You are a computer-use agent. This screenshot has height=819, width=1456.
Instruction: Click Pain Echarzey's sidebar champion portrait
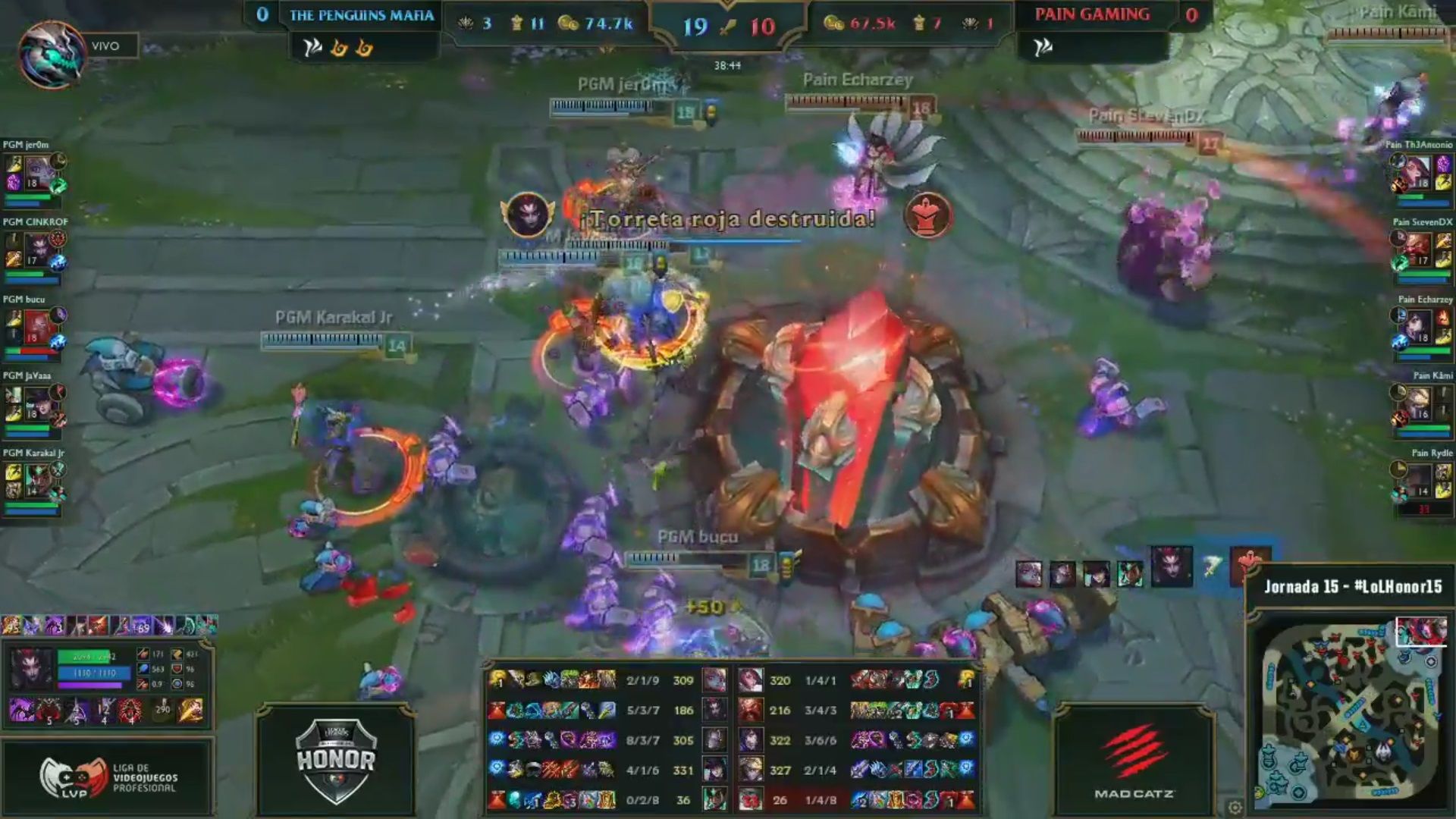(1418, 326)
